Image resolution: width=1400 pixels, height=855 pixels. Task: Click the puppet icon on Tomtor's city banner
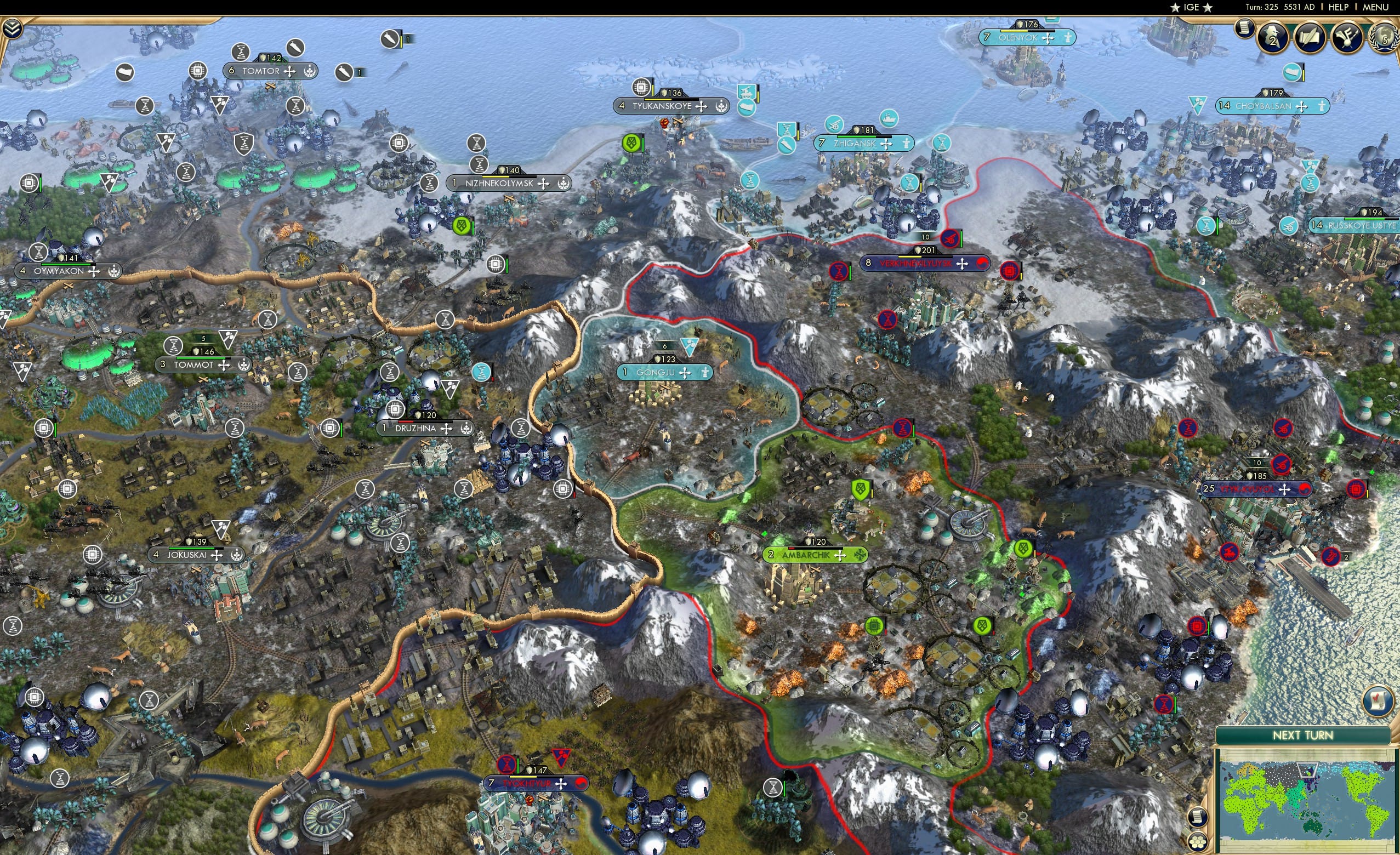point(309,71)
